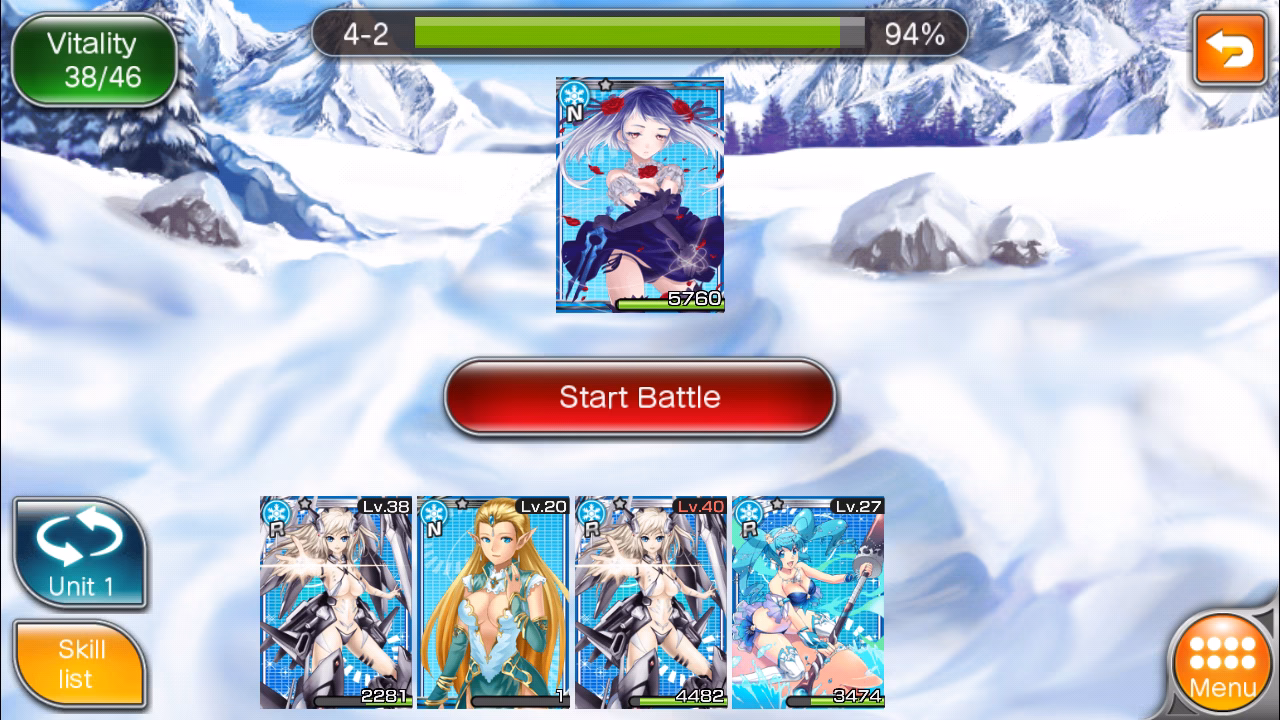Viewport: 1280px width, 720px height.
Task: Select the stage label 4-2
Action: pos(362,33)
